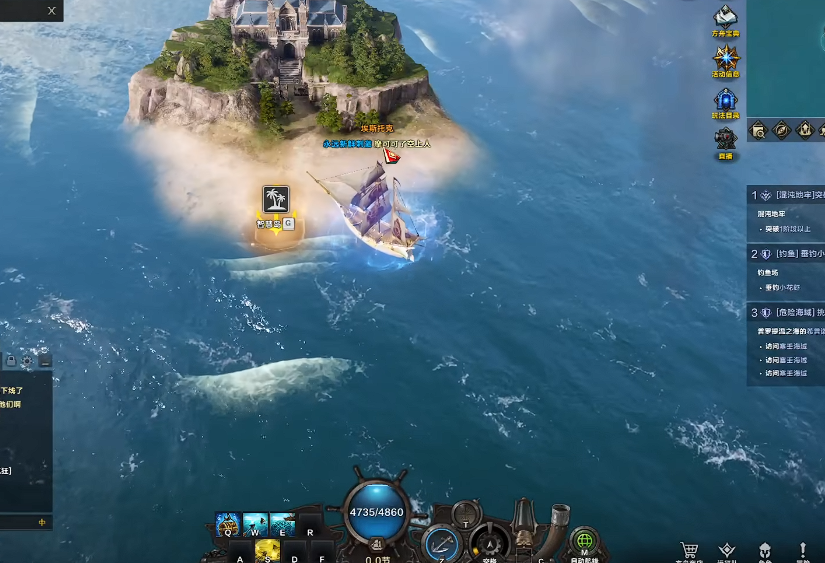The height and width of the screenshot is (563, 825).
Task: Activate the E ship skill icon
Action: [x=282, y=525]
